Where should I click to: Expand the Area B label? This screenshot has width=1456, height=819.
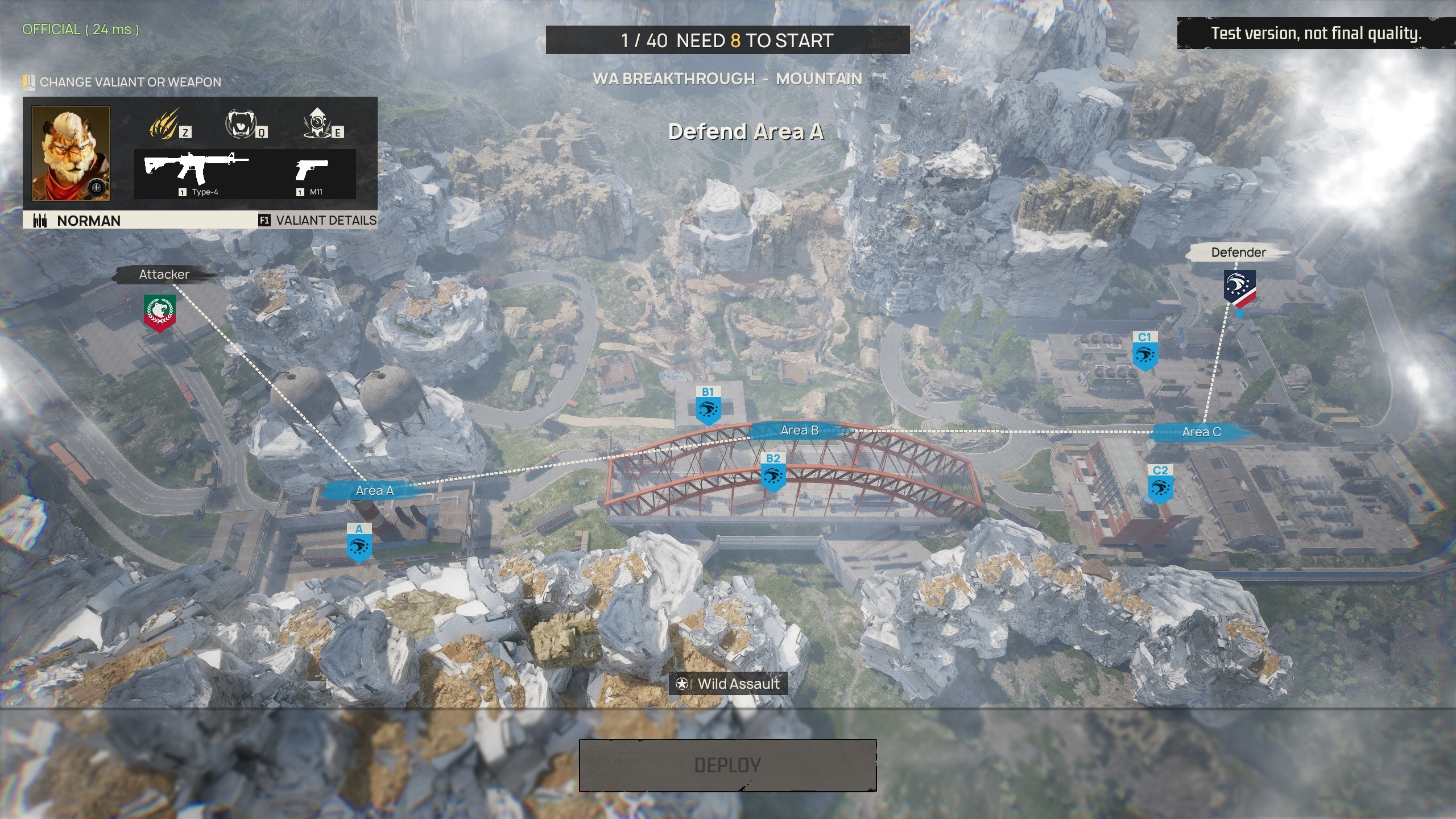(x=801, y=431)
